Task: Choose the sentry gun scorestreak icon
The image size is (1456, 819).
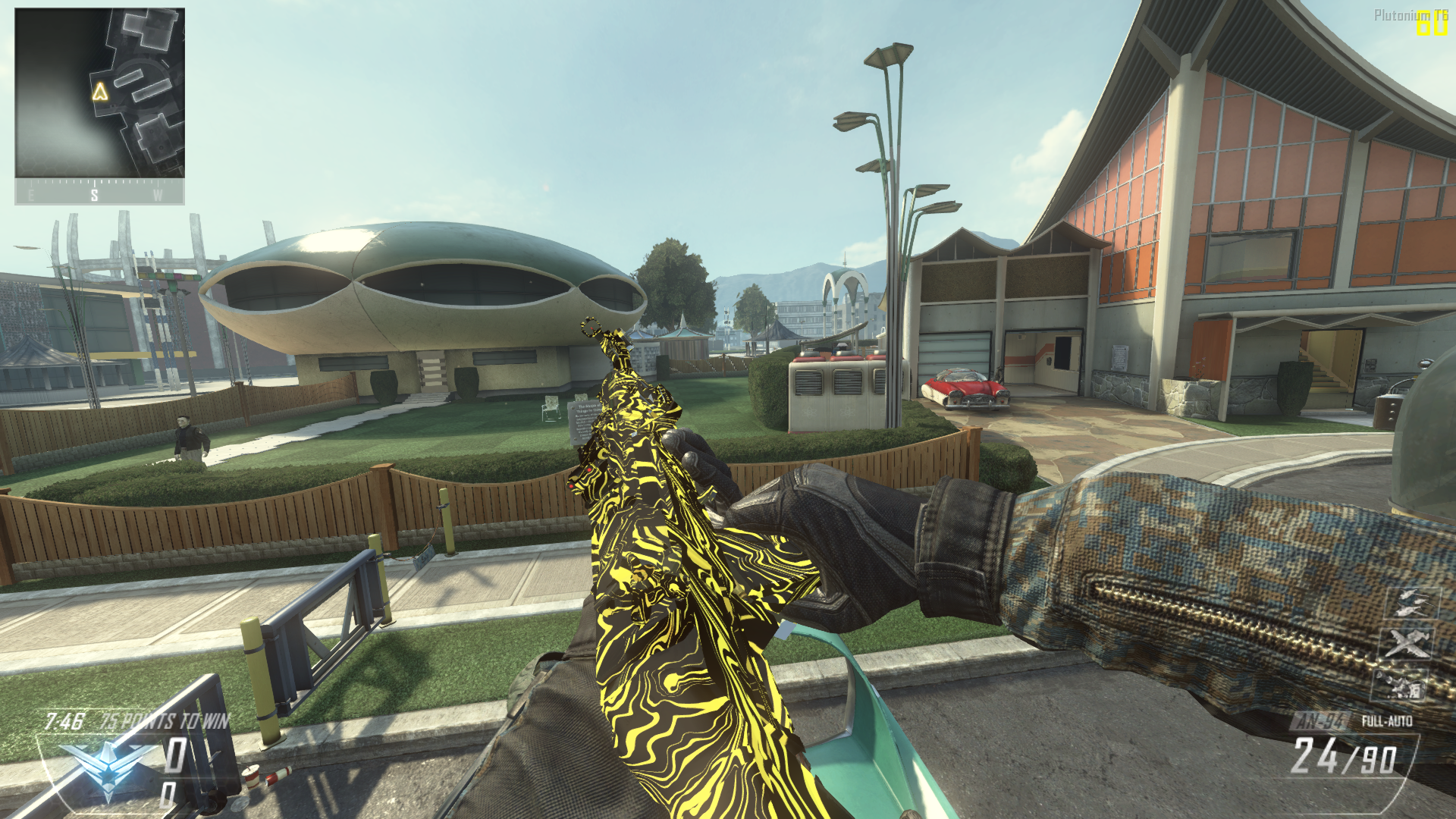Action: pos(1400,686)
